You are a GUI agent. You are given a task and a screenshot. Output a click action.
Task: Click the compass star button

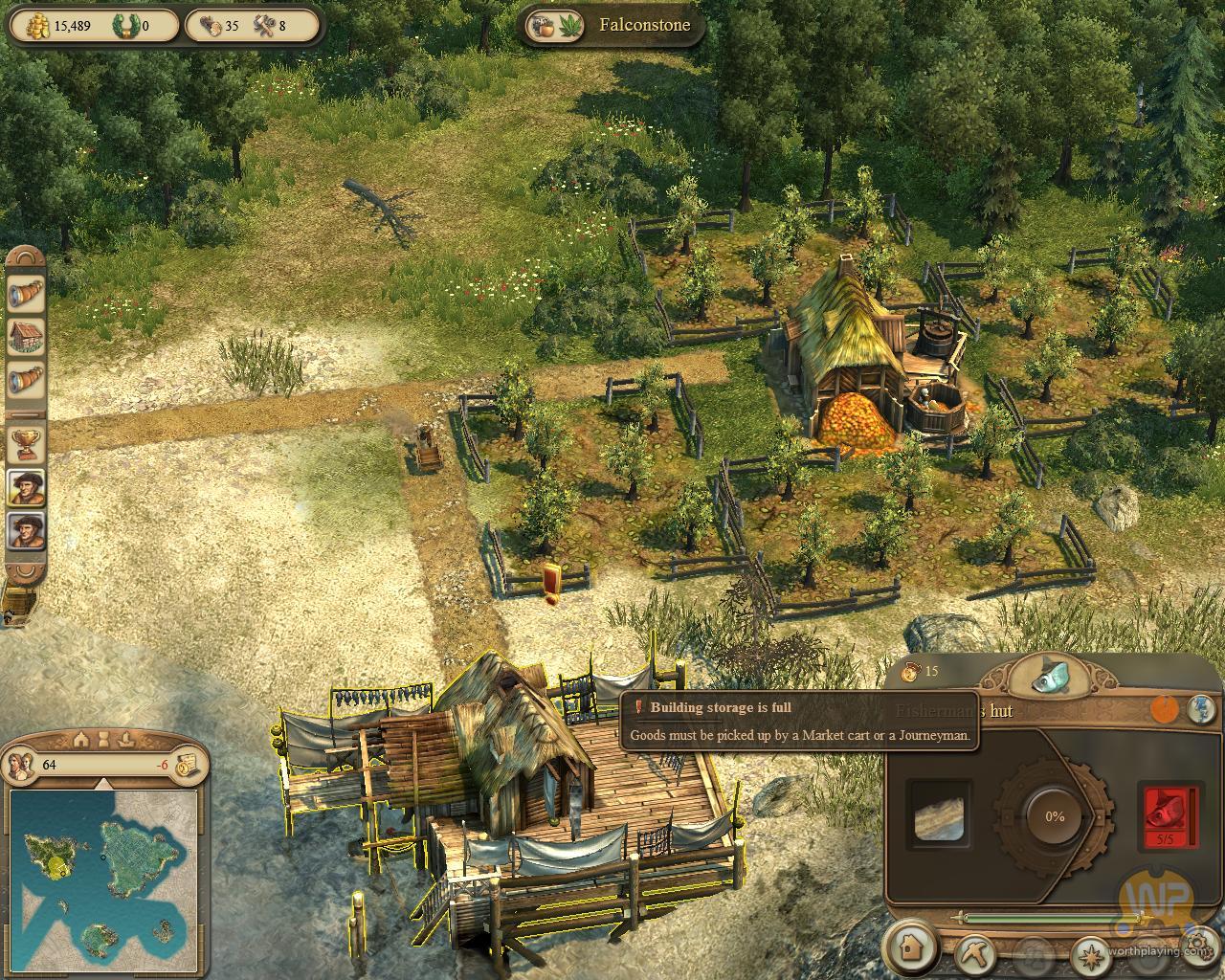click(1089, 954)
